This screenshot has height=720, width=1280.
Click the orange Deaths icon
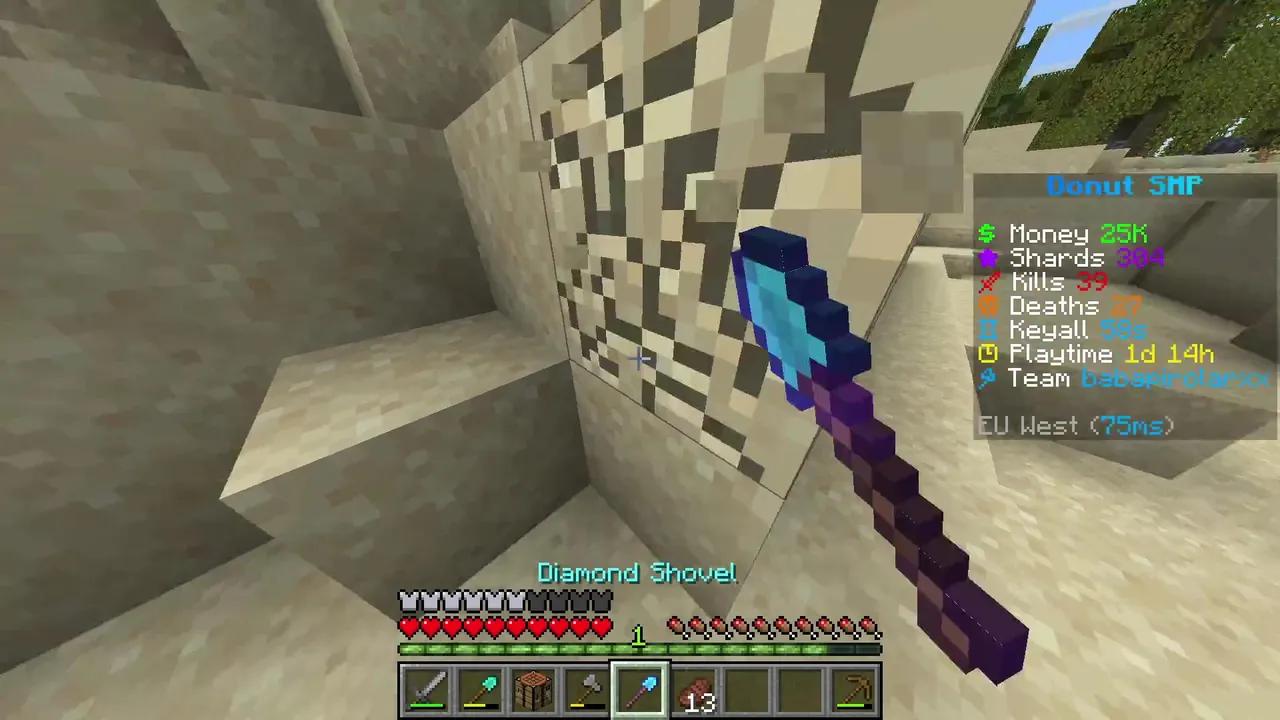[x=986, y=306]
